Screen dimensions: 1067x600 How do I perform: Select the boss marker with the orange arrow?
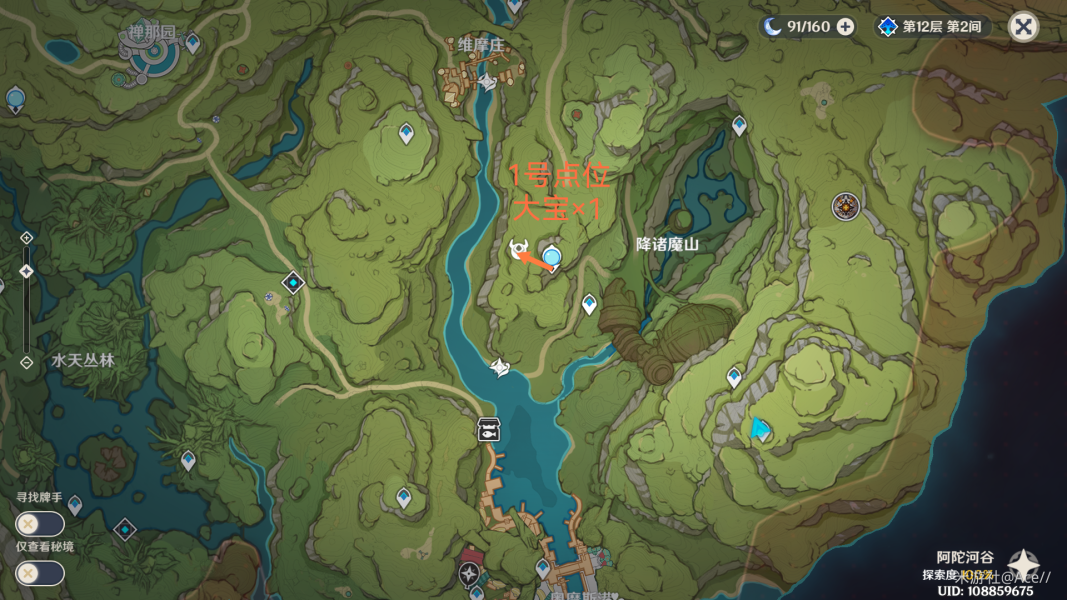click(519, 250)
